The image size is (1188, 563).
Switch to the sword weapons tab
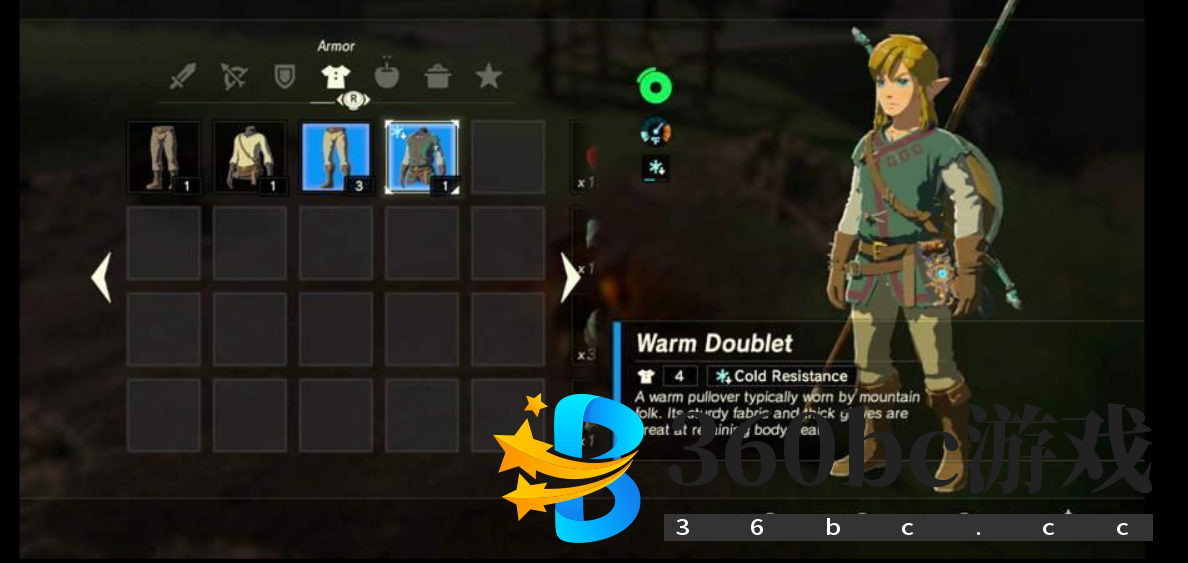click(183, 76)
